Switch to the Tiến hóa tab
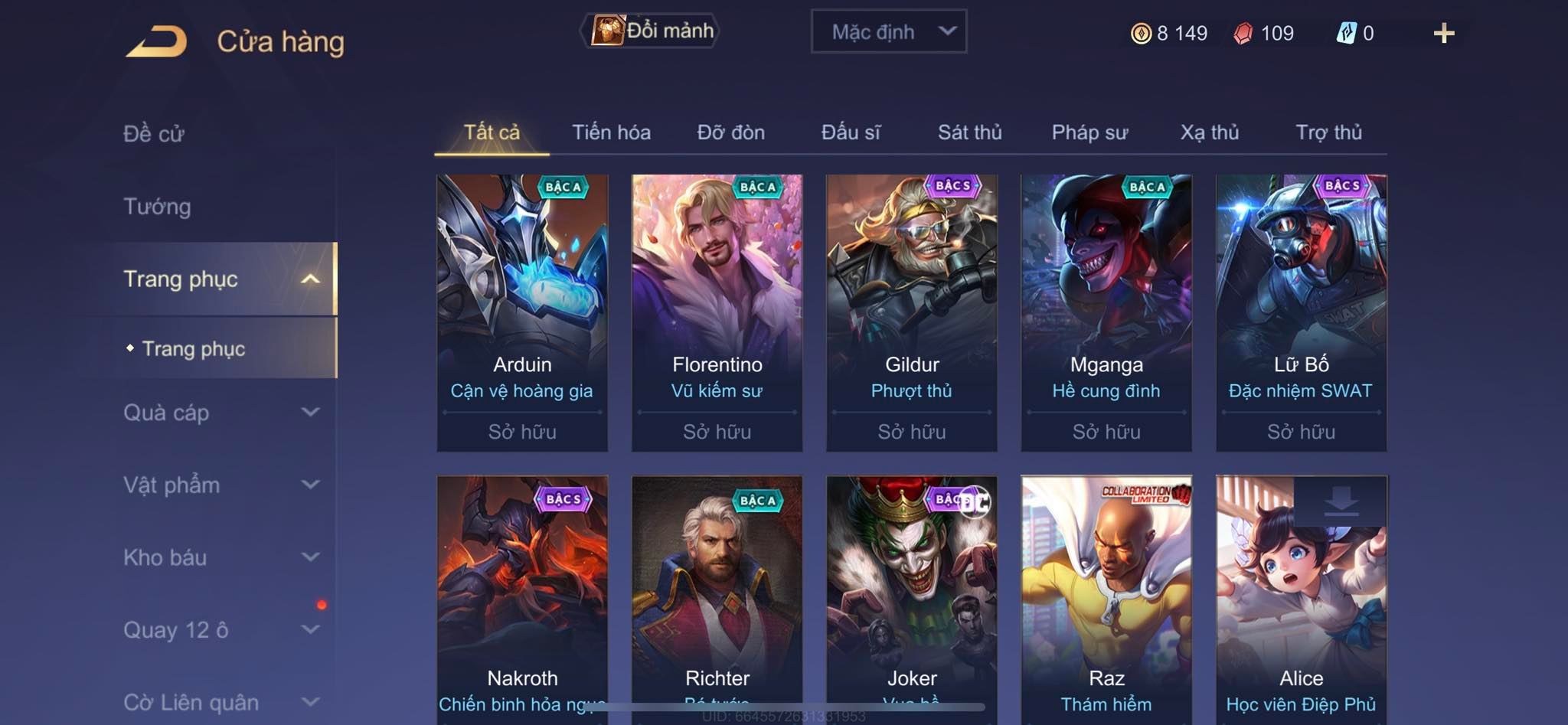 click(611, 132)
